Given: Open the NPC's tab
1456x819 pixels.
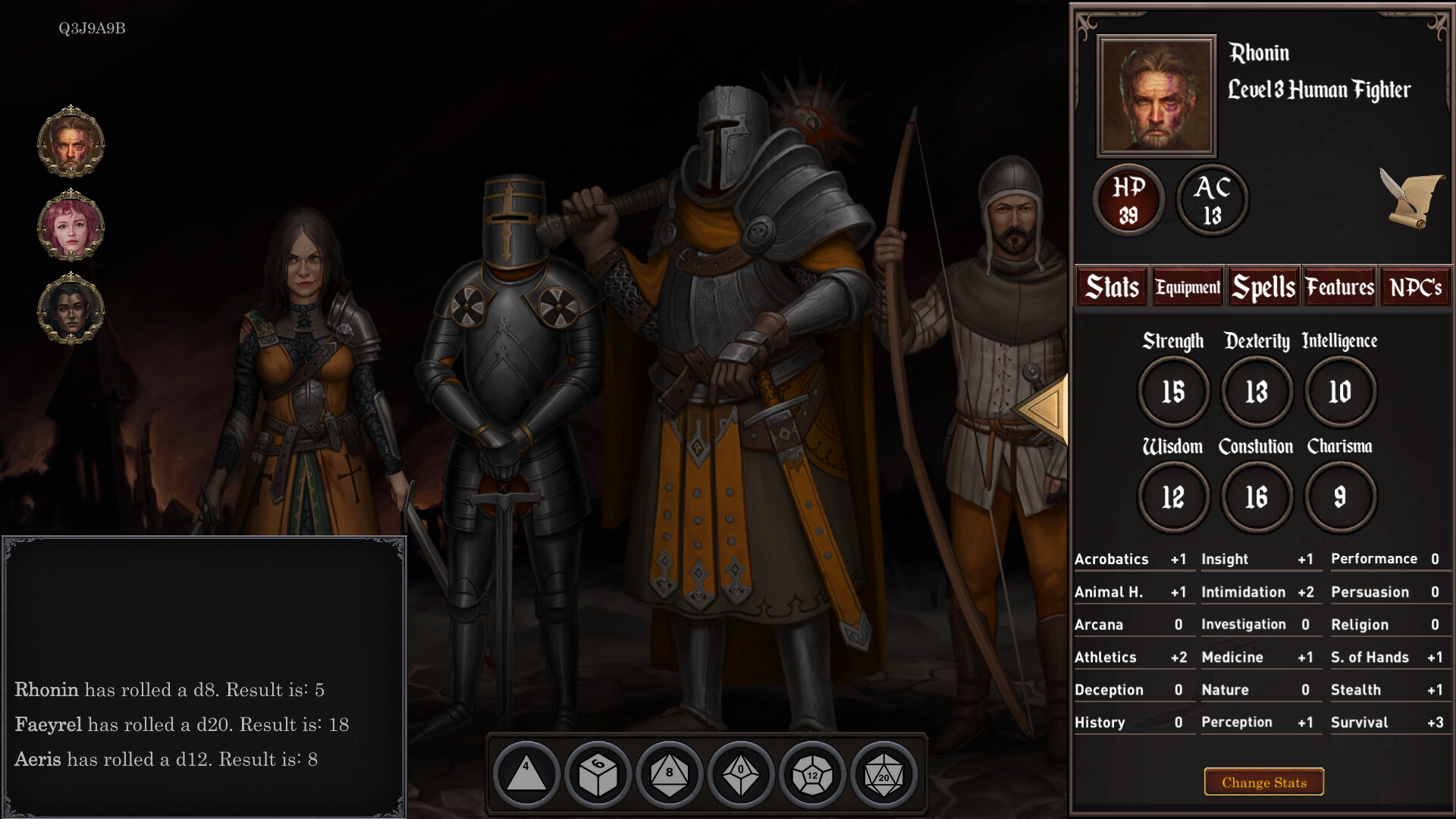Looking at the screenshot, I should (x=1415, y=287).
